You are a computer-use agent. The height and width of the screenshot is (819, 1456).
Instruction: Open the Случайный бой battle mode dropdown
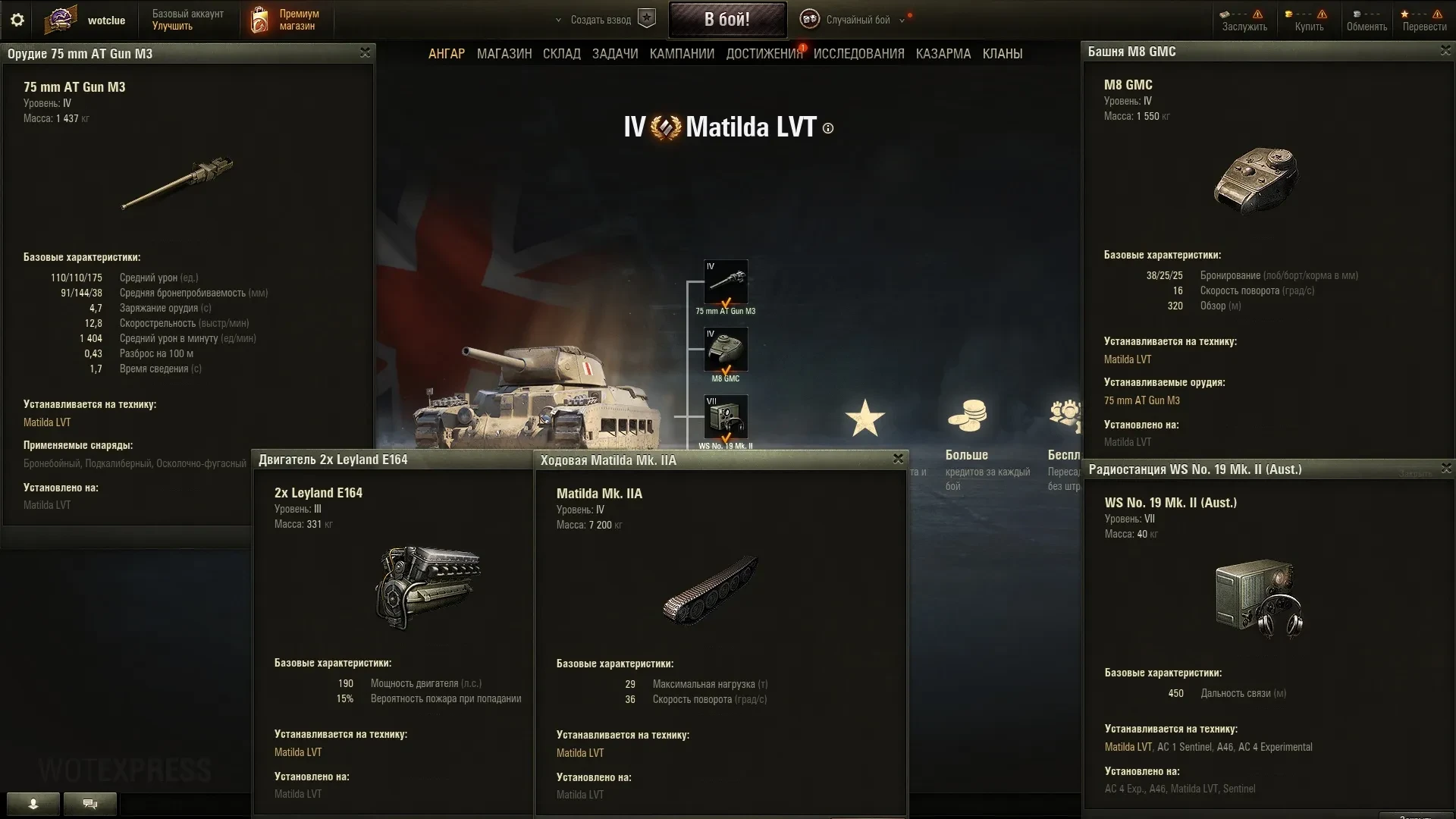857,20
